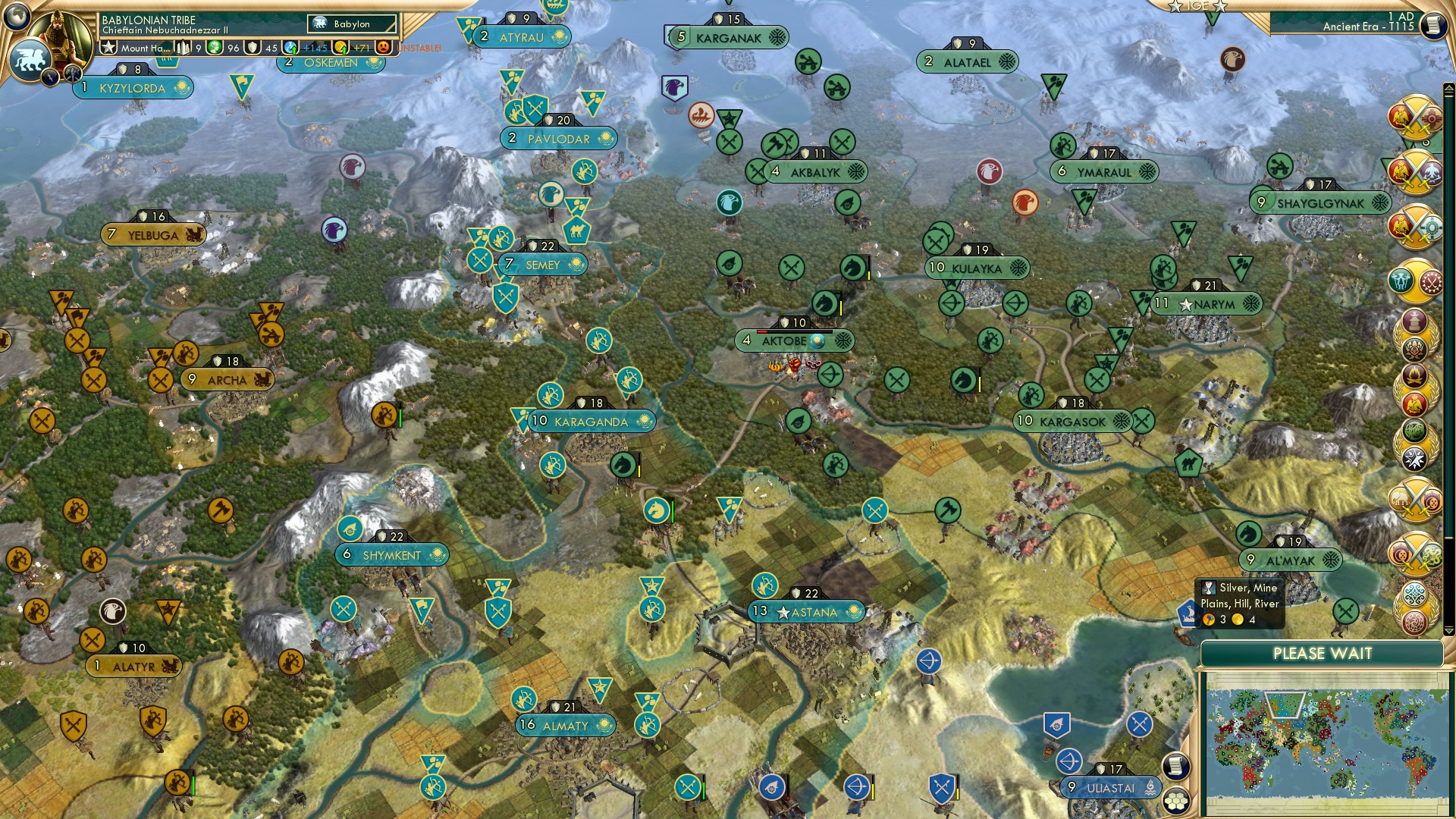Viewport: 1456px width, 819px height.
Task: Open the Babylon civilization selector
Action: [353, 24]
